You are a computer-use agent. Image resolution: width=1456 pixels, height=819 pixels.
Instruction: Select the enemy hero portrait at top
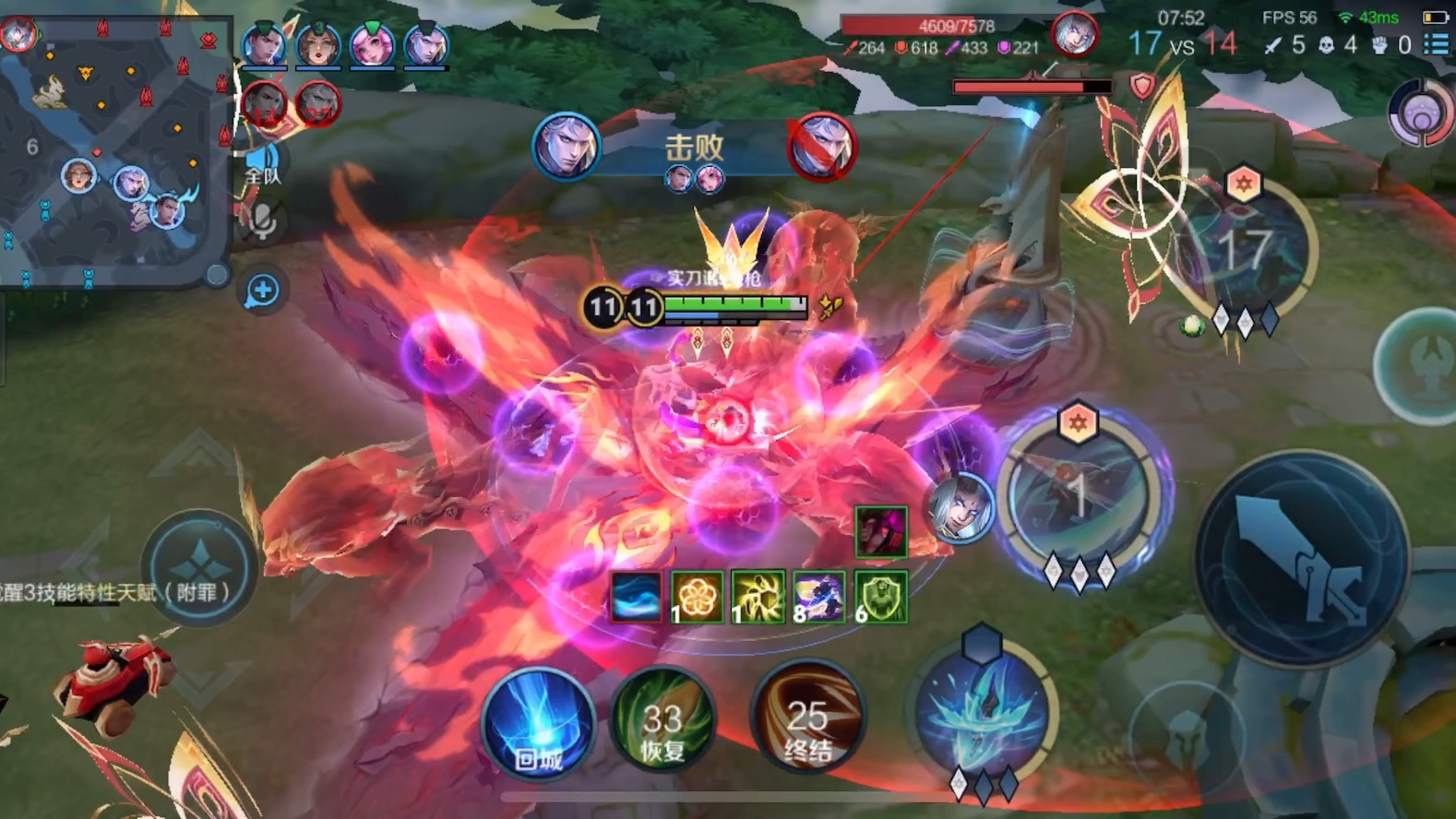[1074, 36]
